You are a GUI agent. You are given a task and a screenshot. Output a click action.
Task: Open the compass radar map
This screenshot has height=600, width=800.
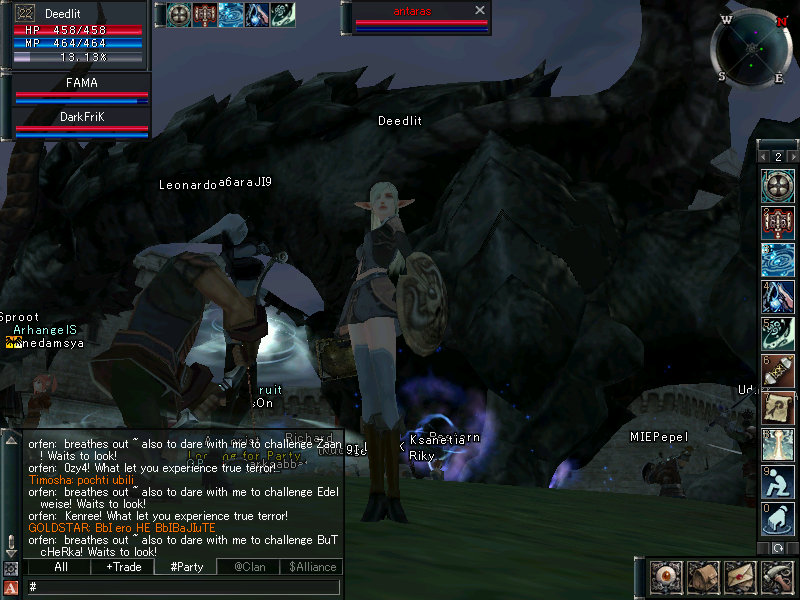pos(751,46)
